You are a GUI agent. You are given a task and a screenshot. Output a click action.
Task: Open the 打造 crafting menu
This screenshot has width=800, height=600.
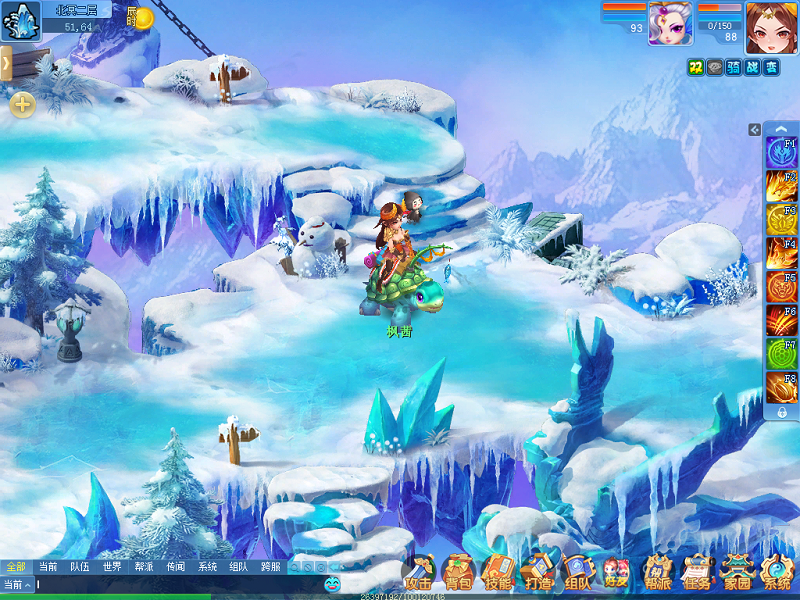(x=537, y=573)
